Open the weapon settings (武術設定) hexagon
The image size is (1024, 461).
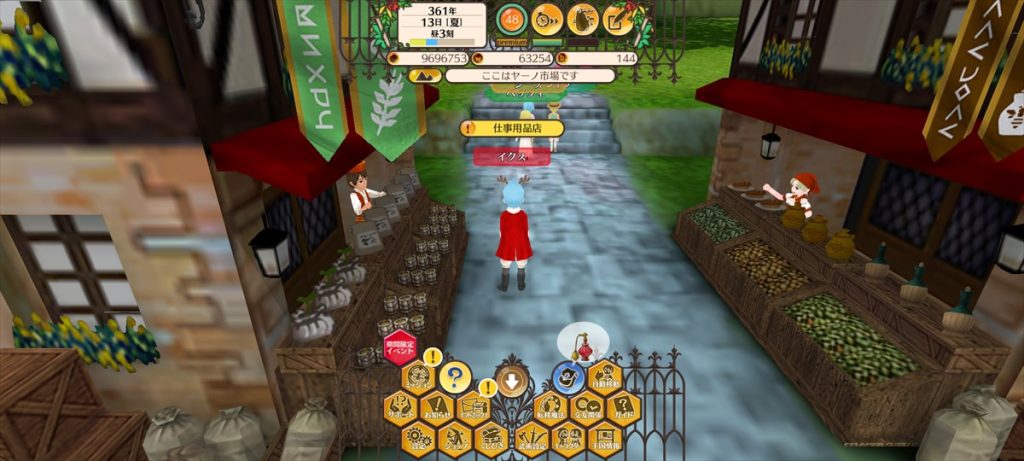[530, 438]
